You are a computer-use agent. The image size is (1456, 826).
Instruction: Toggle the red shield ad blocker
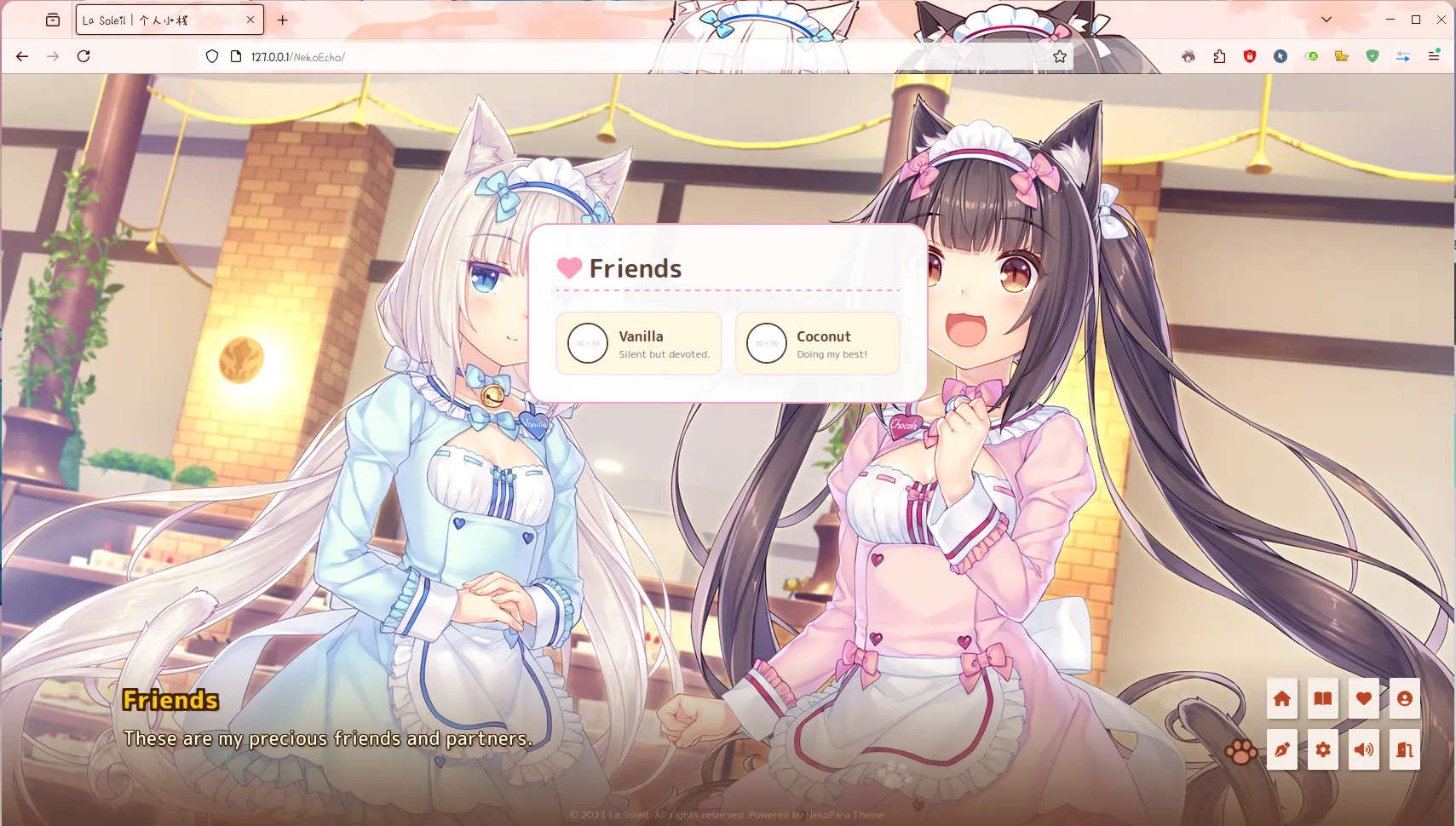(x=1249, y=56)
